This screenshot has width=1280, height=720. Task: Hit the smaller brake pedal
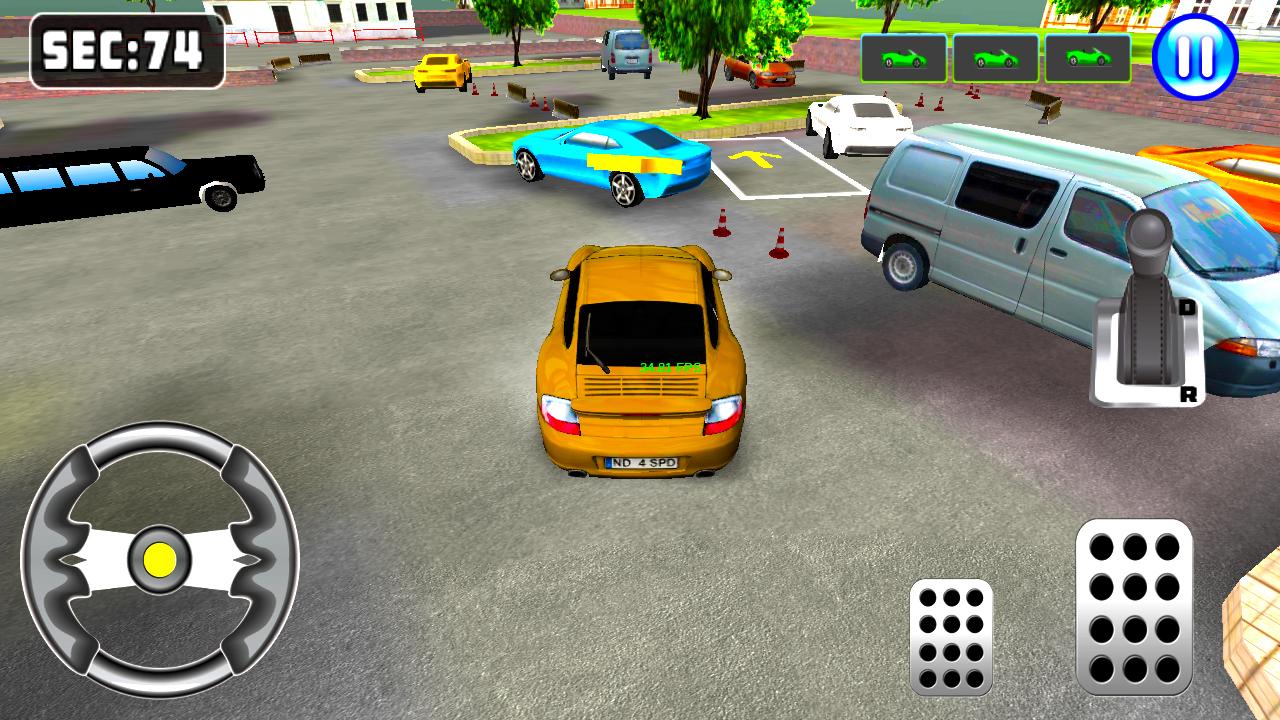pos(951,637)
